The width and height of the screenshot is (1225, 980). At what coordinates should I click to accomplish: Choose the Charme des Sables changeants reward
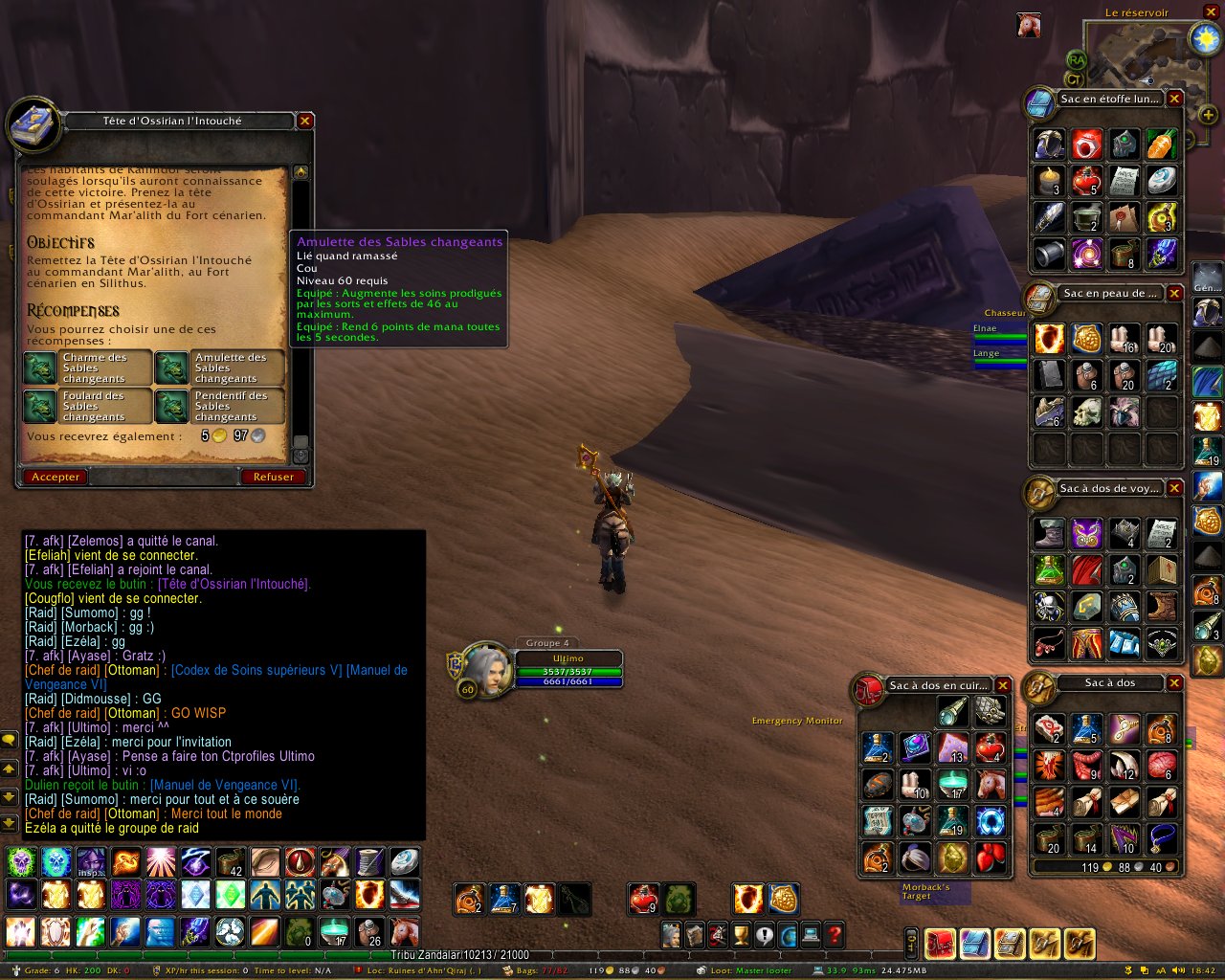tap(87, 367)
